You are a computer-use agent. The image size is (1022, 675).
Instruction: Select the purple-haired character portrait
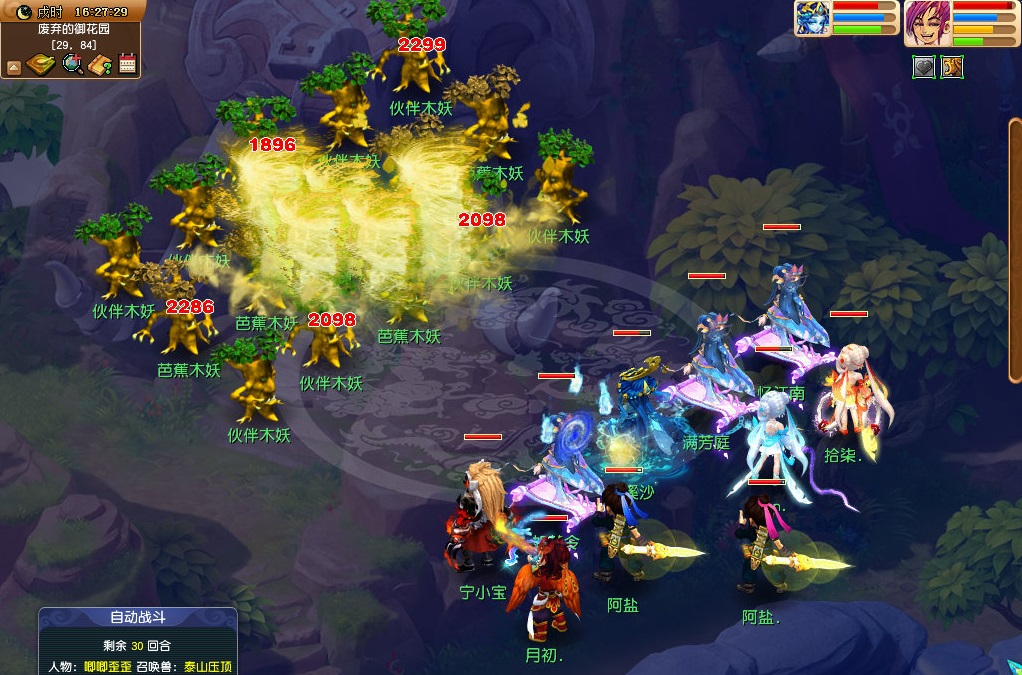point(926,22)
